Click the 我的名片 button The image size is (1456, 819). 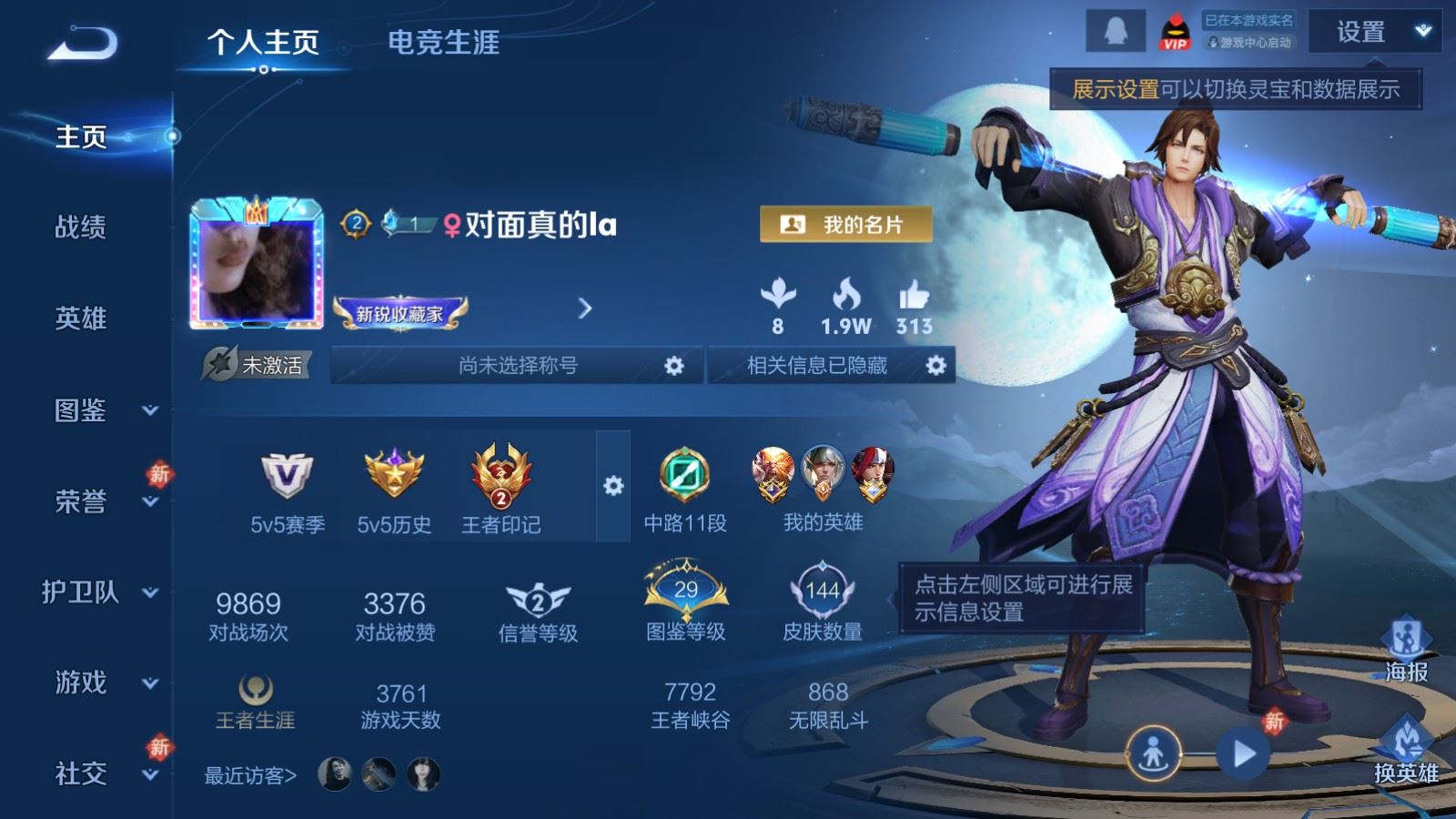coord(844,221)
